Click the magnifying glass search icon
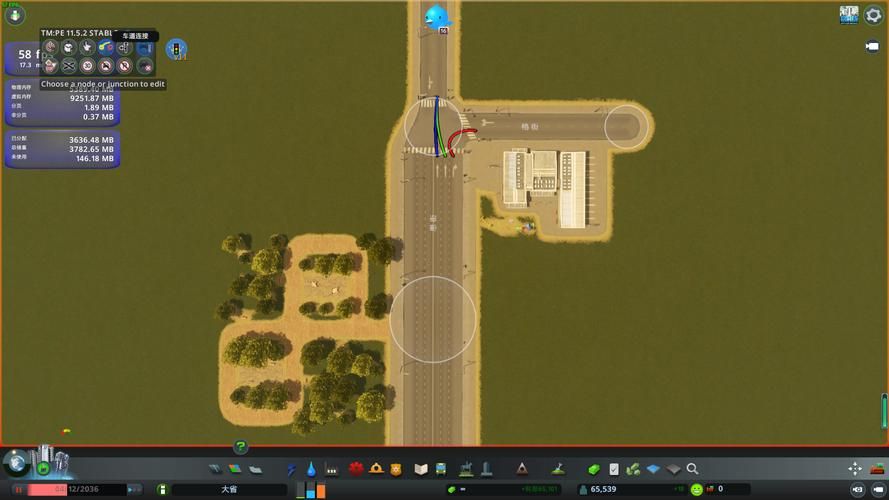The height and width of the screenshot is (500, 889). pyautogui.click(x=692, y=469)
